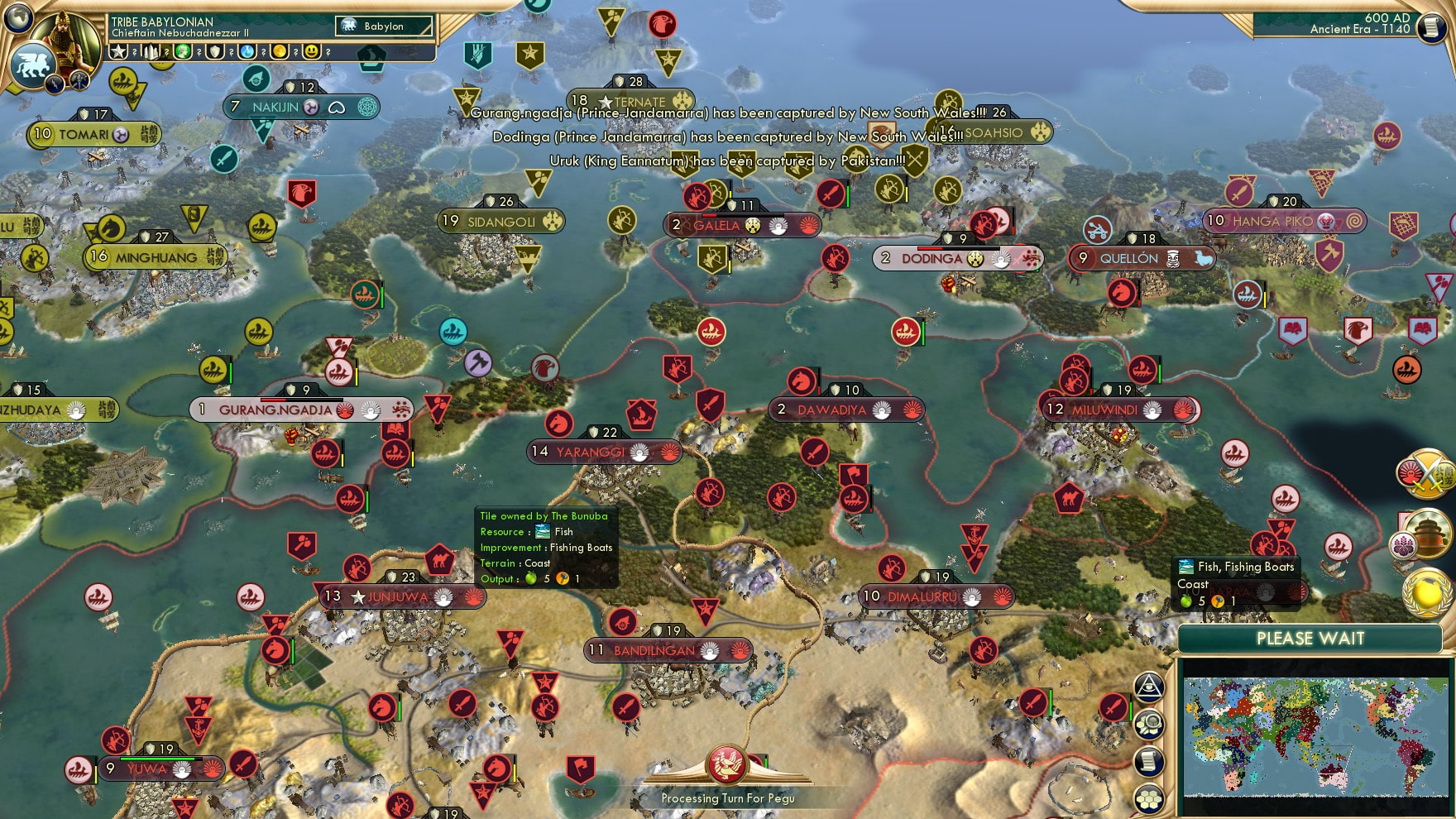Screen dimensions: 1456x819
Task: Click the globe icon above the portrait
Action: tap(18, 17)
